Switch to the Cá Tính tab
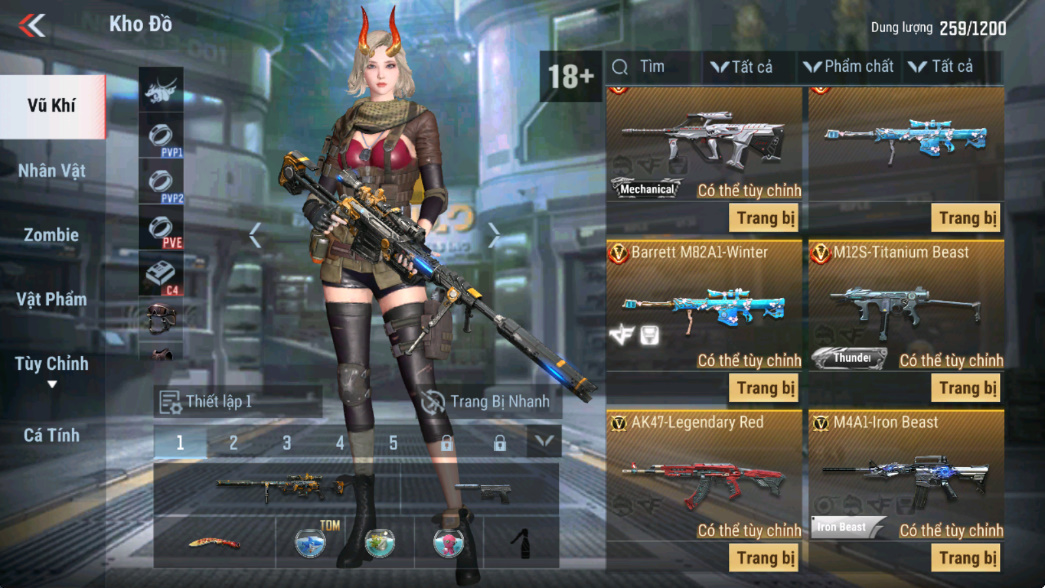This screenshot has width=1045, height=588. [51, 435]
